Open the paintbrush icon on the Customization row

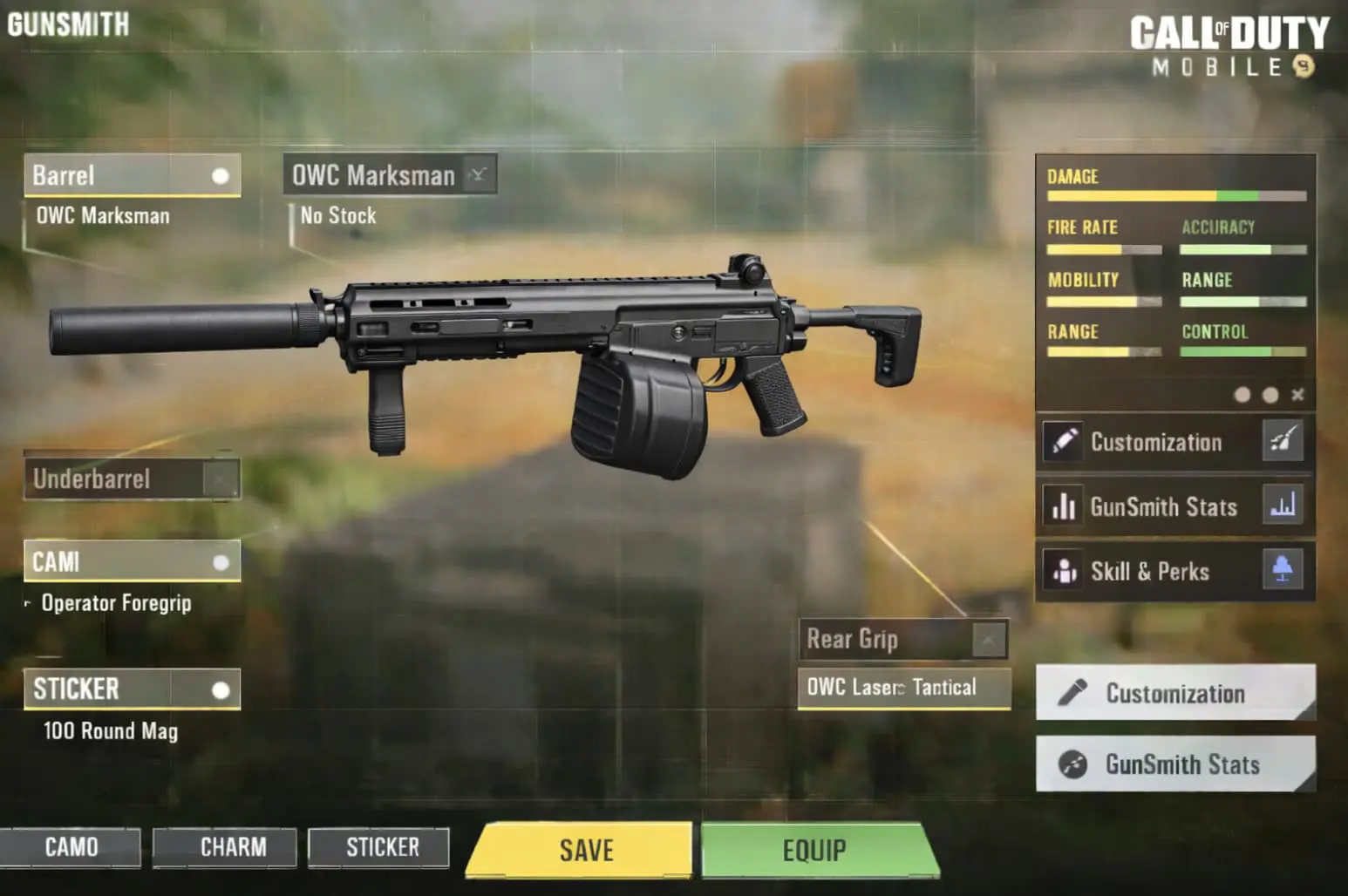pyautogui.click(x=1283, y=442)
